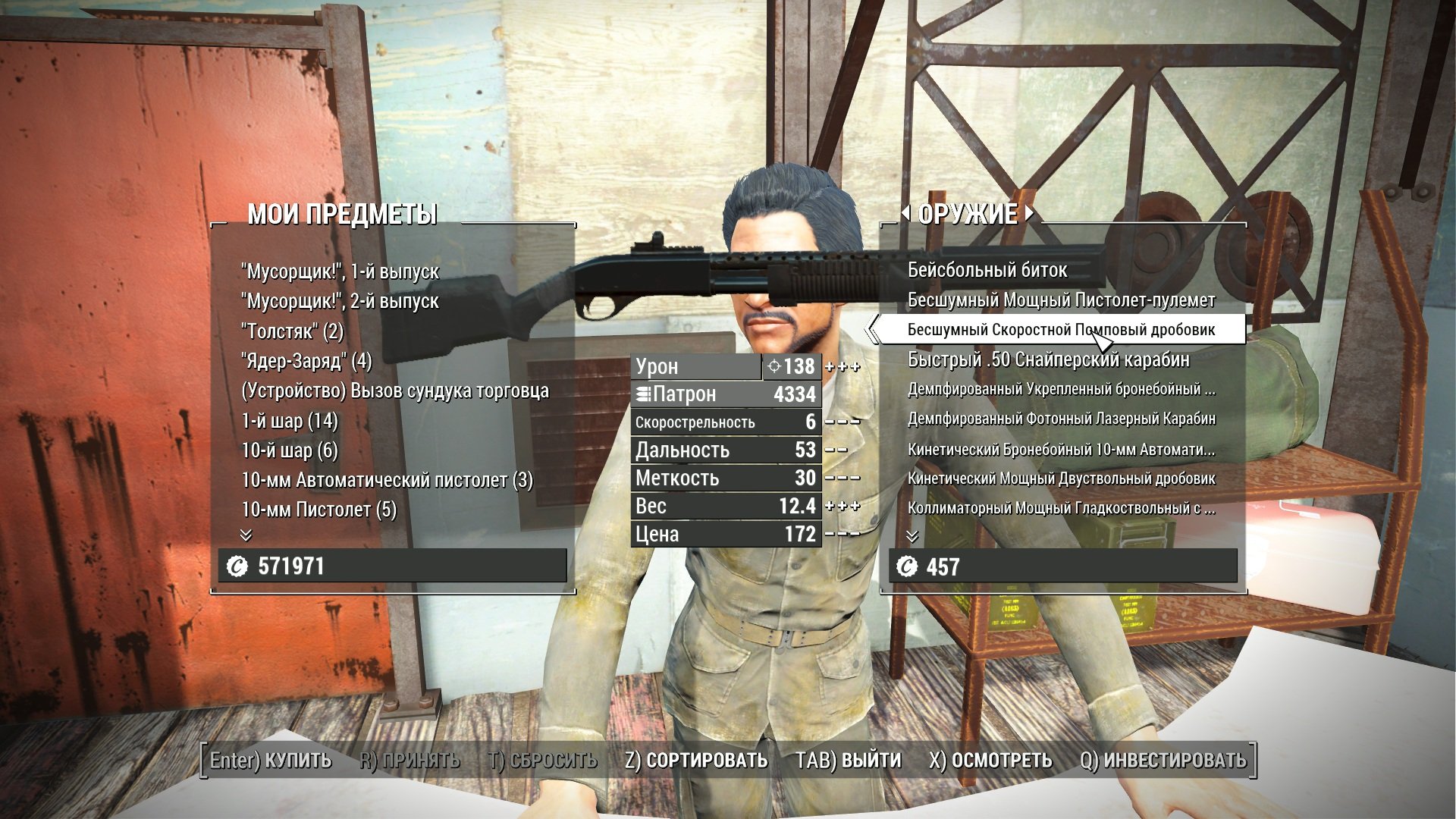
Task: Exit trade via ВЫЙТИ button
Action: pos(848,760)
